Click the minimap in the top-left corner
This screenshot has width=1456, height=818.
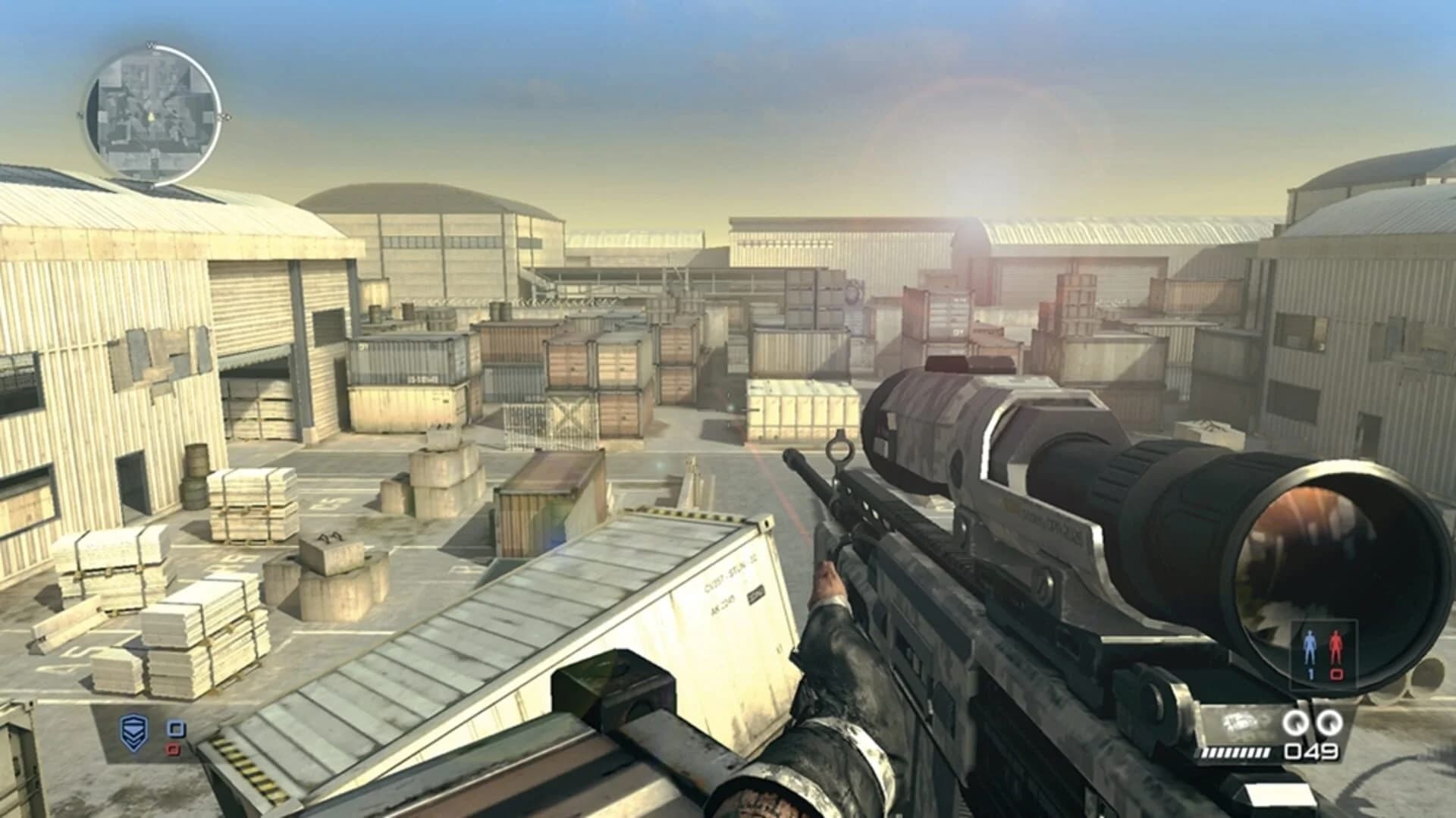pos(152,114)
